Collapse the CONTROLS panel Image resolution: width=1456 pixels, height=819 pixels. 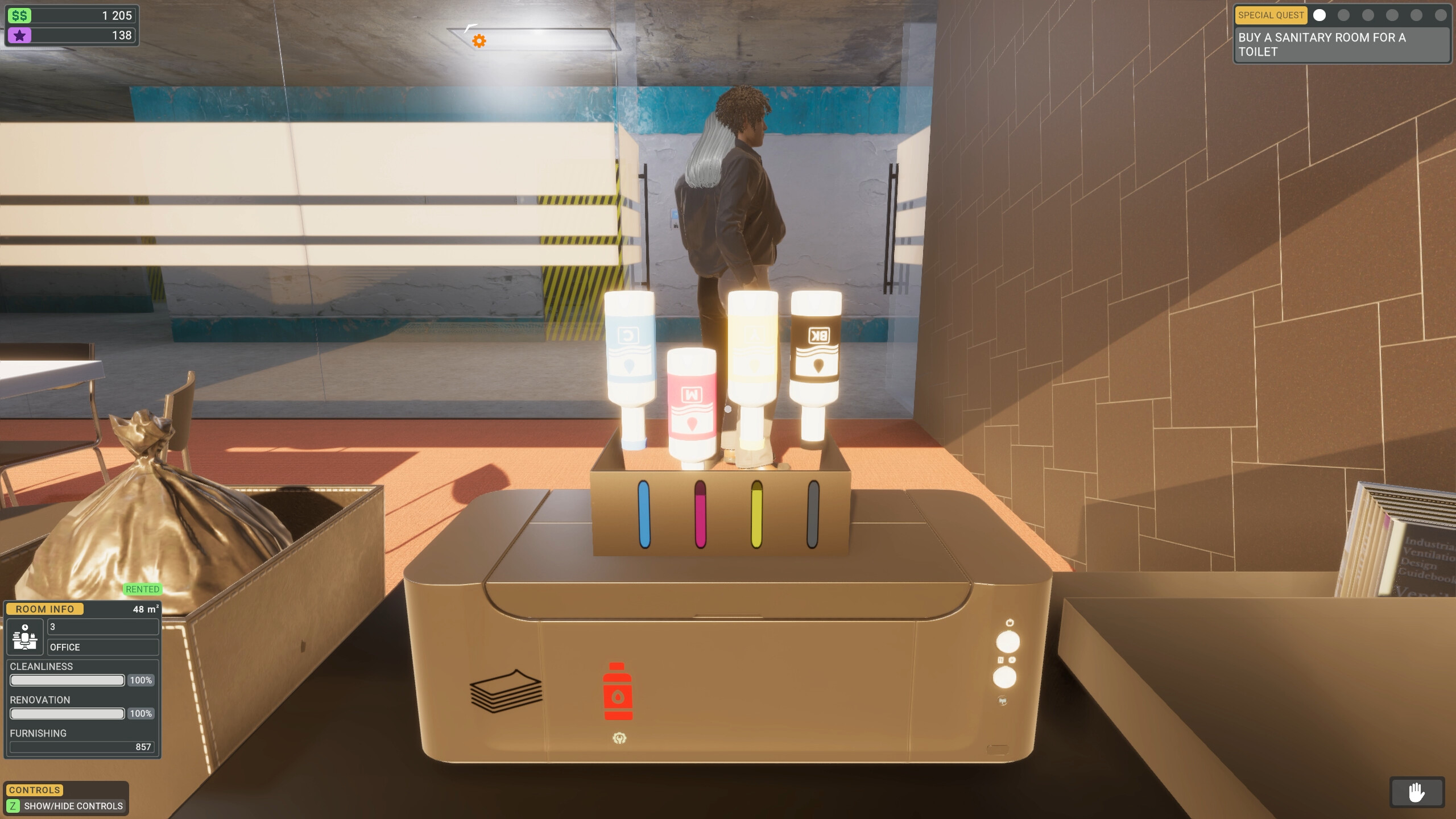pyautogui.click(x=34, y=789)
